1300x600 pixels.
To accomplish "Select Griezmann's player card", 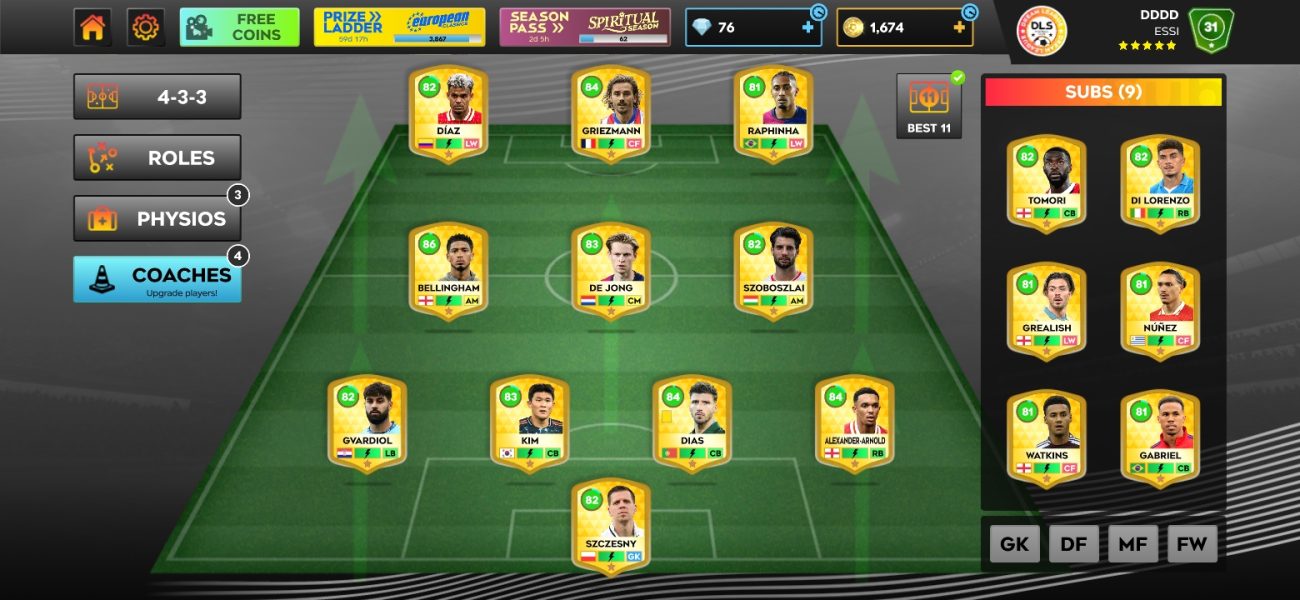I will pyautogui.click(x=610, y=112).
